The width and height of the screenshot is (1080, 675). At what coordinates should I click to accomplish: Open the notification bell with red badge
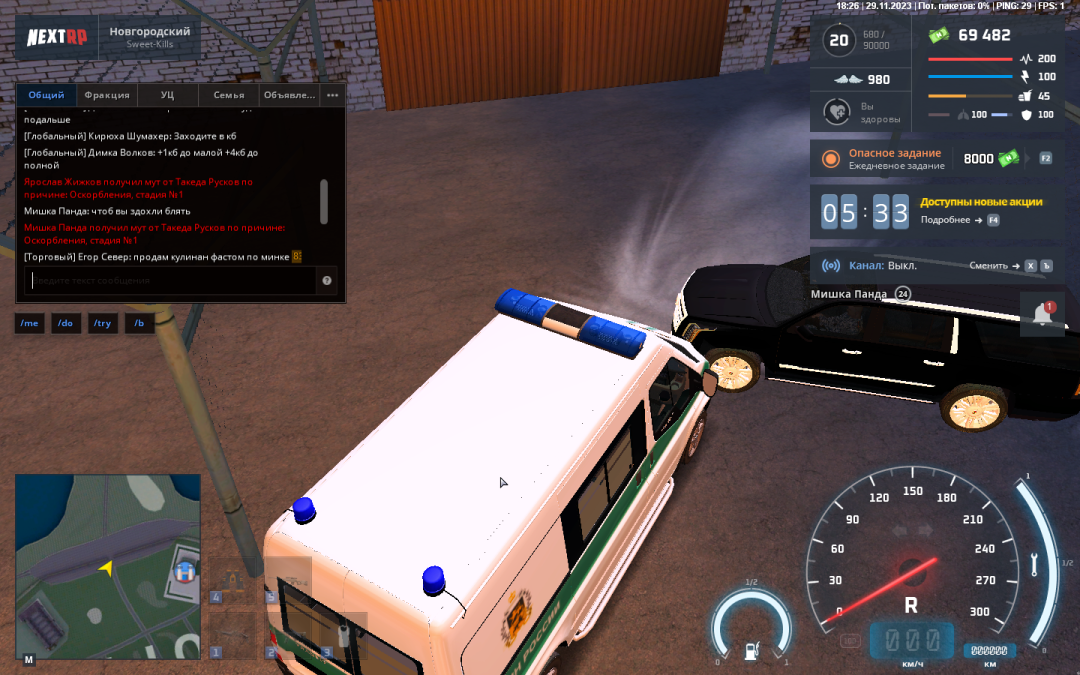pos(1042,314)
